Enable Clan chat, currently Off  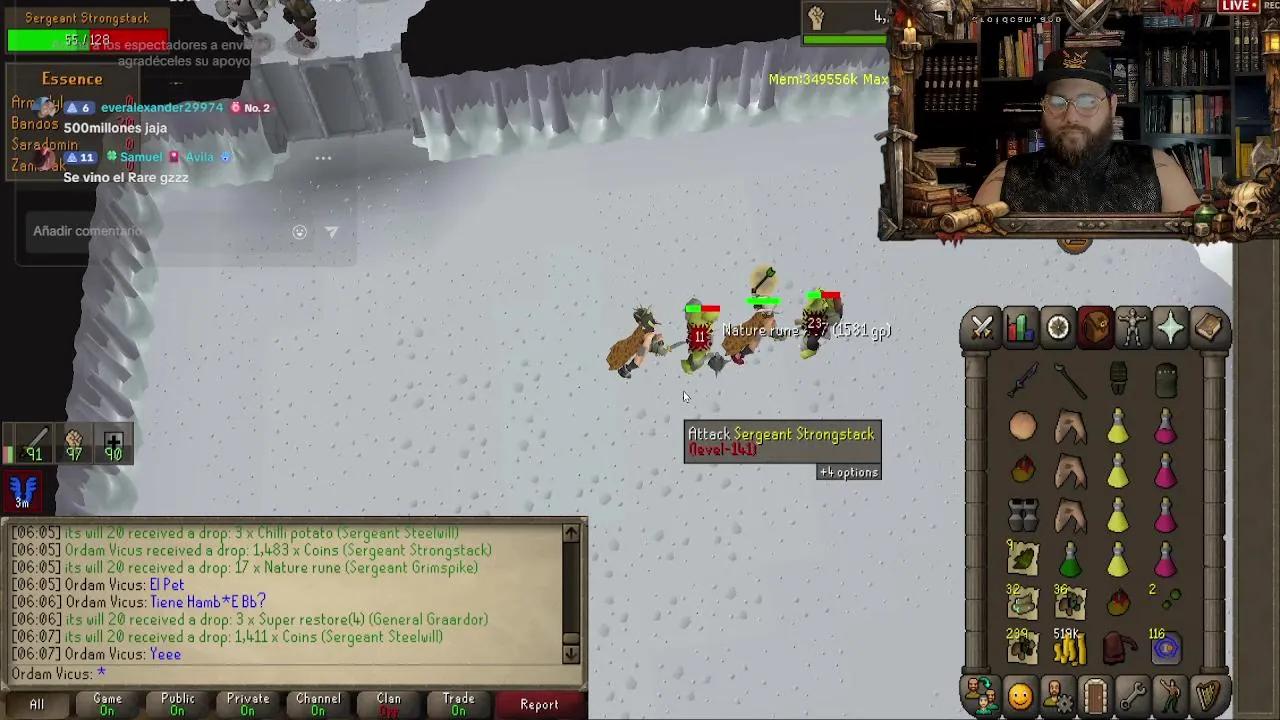coord(388,704)
